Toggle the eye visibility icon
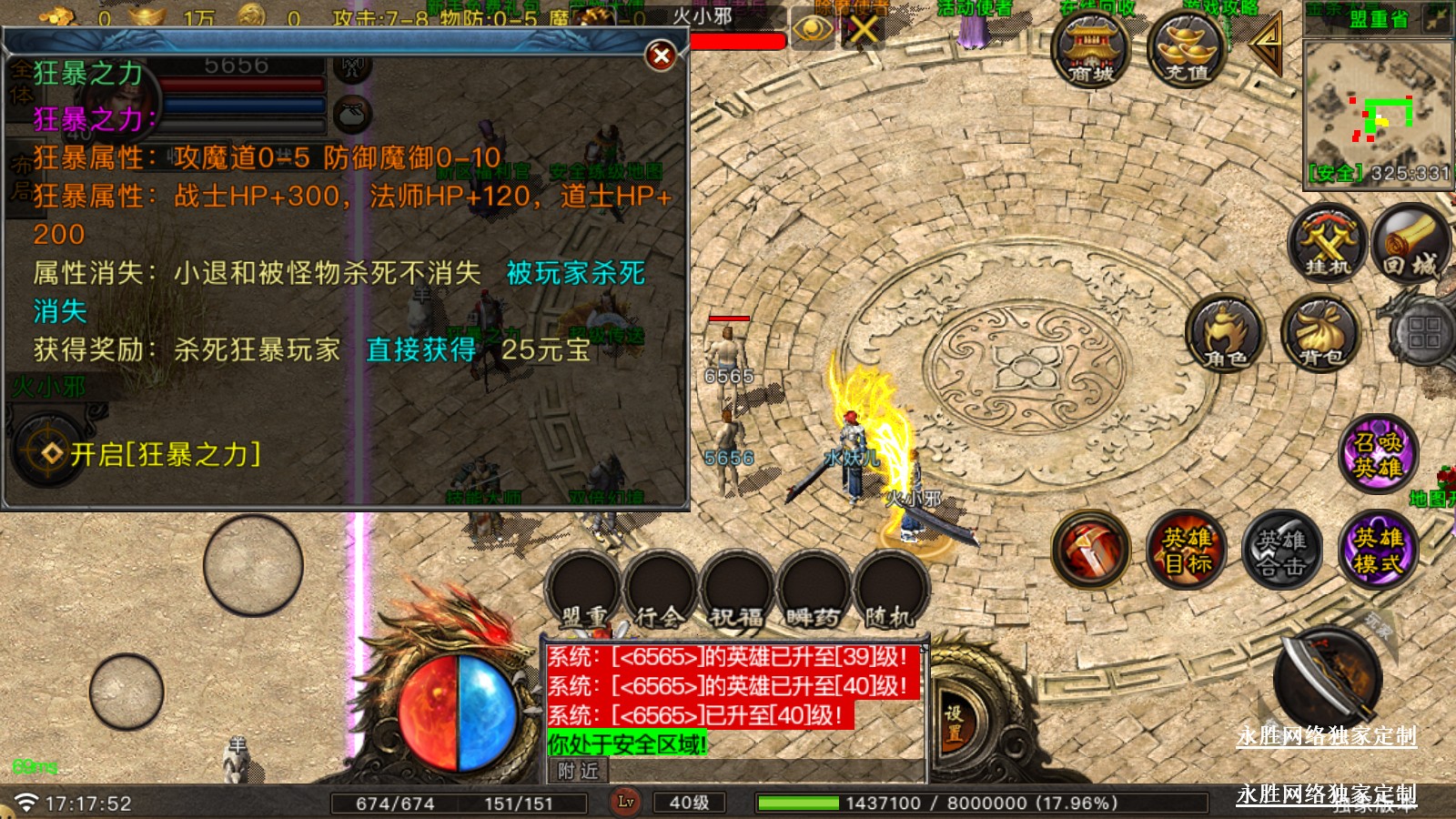The height and width of the screenshot is (819, 1456). coord(812,30)
